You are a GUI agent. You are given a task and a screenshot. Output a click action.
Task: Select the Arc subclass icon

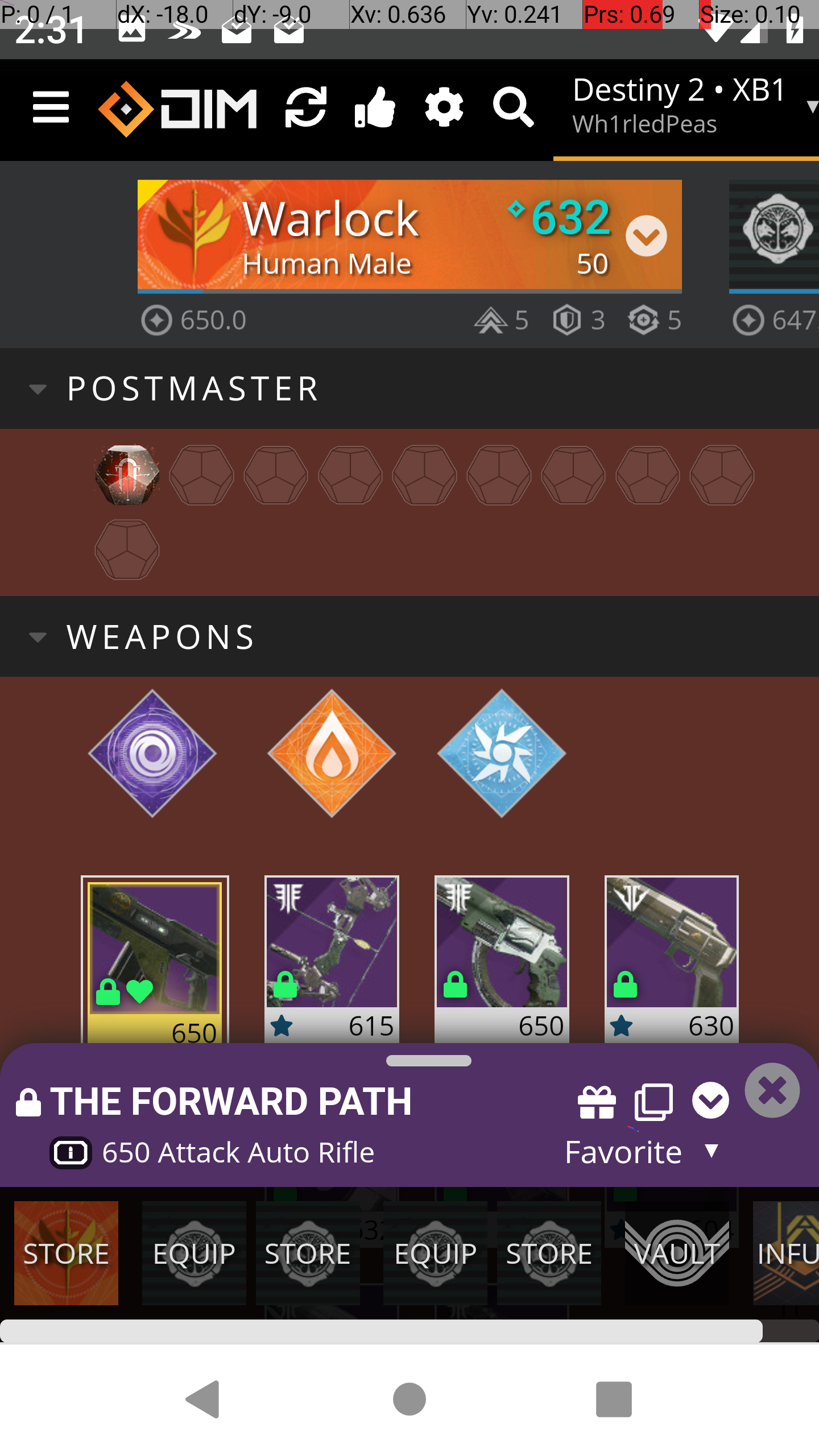pos(500,754)
